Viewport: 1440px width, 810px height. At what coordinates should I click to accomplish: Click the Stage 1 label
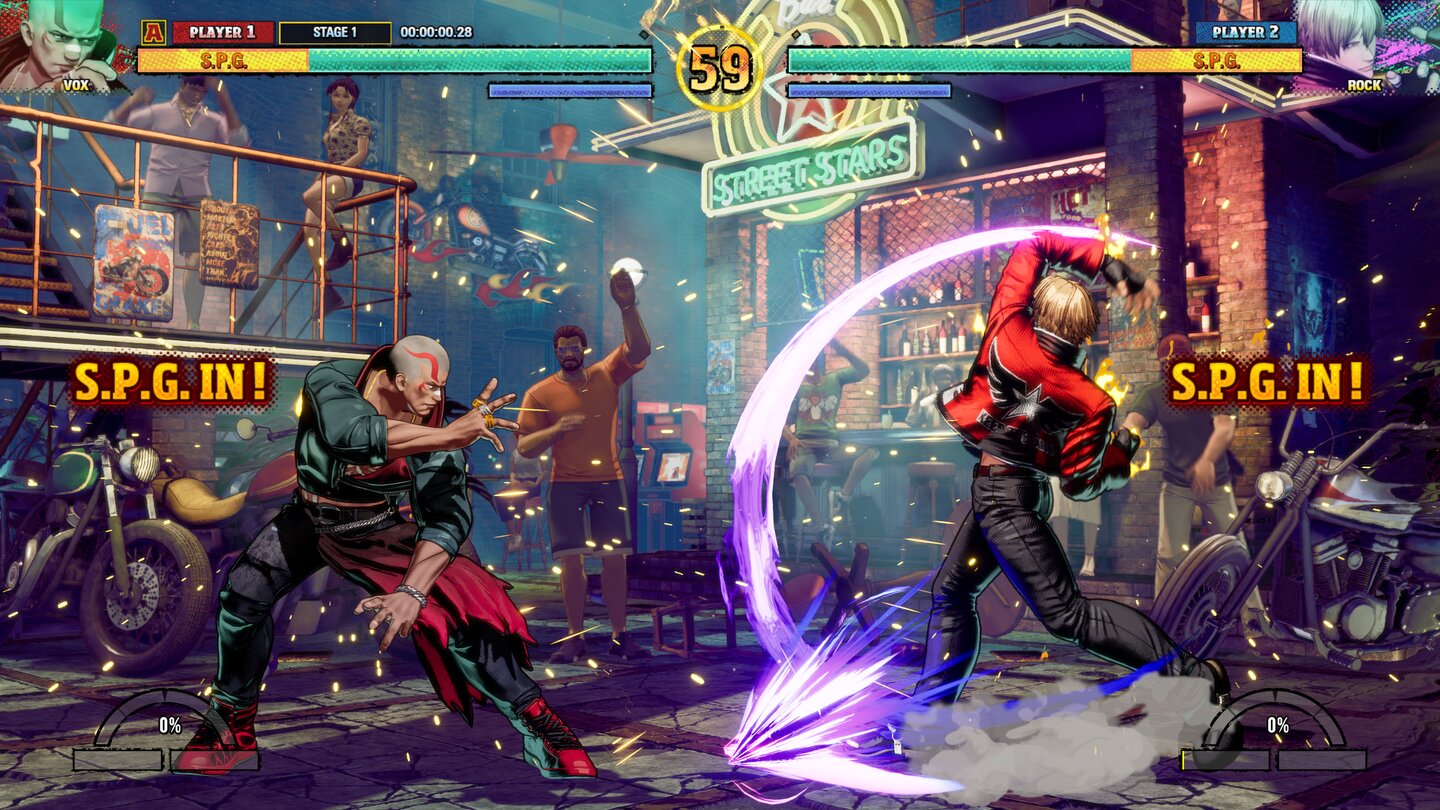tap(335, 32)
